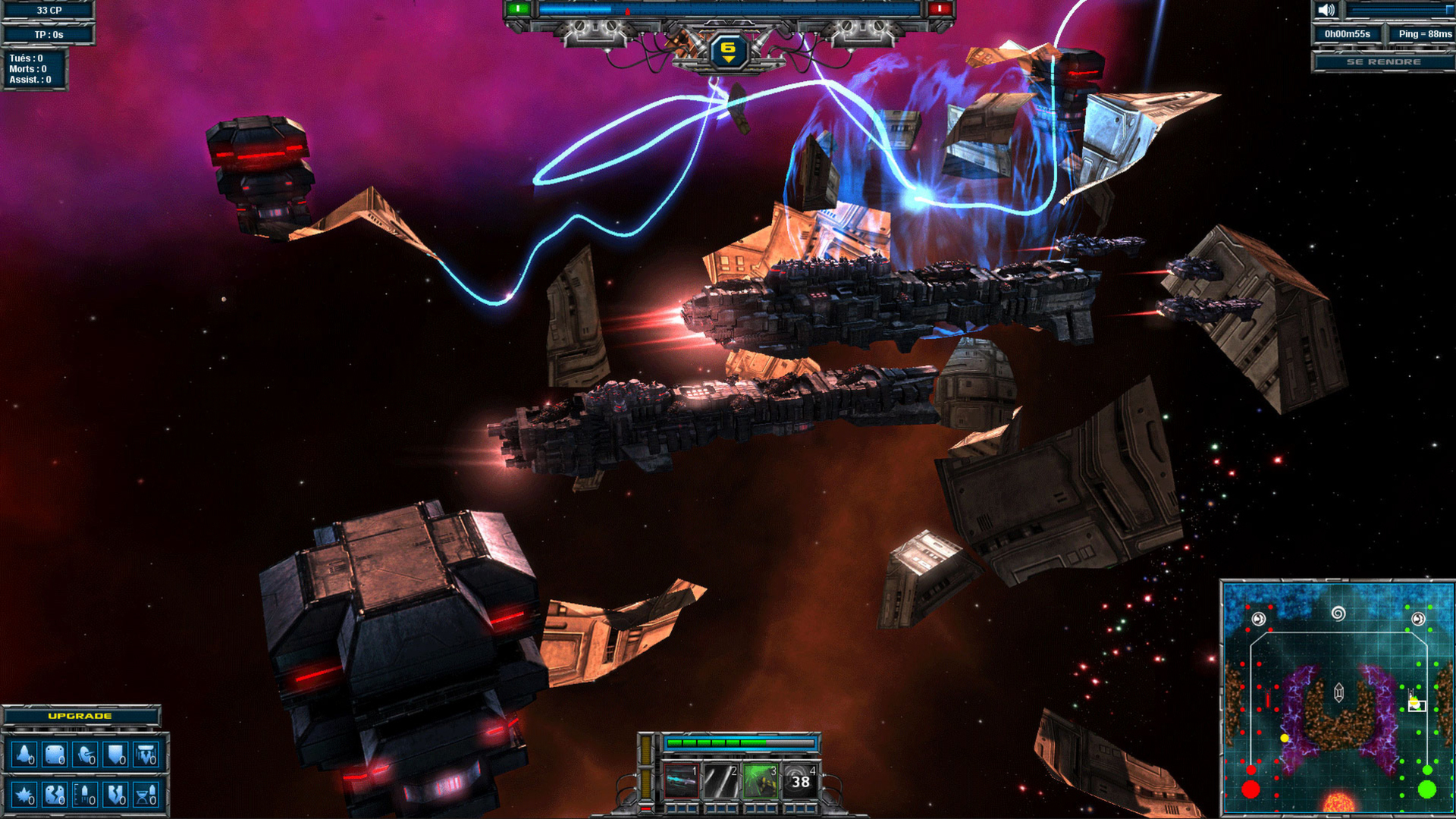Image resolution: width=1456 pixels, height=819 pixels.
Task: Toggle the speaker sound icon
Action: pyautogui.click(x=1326, y=10)
